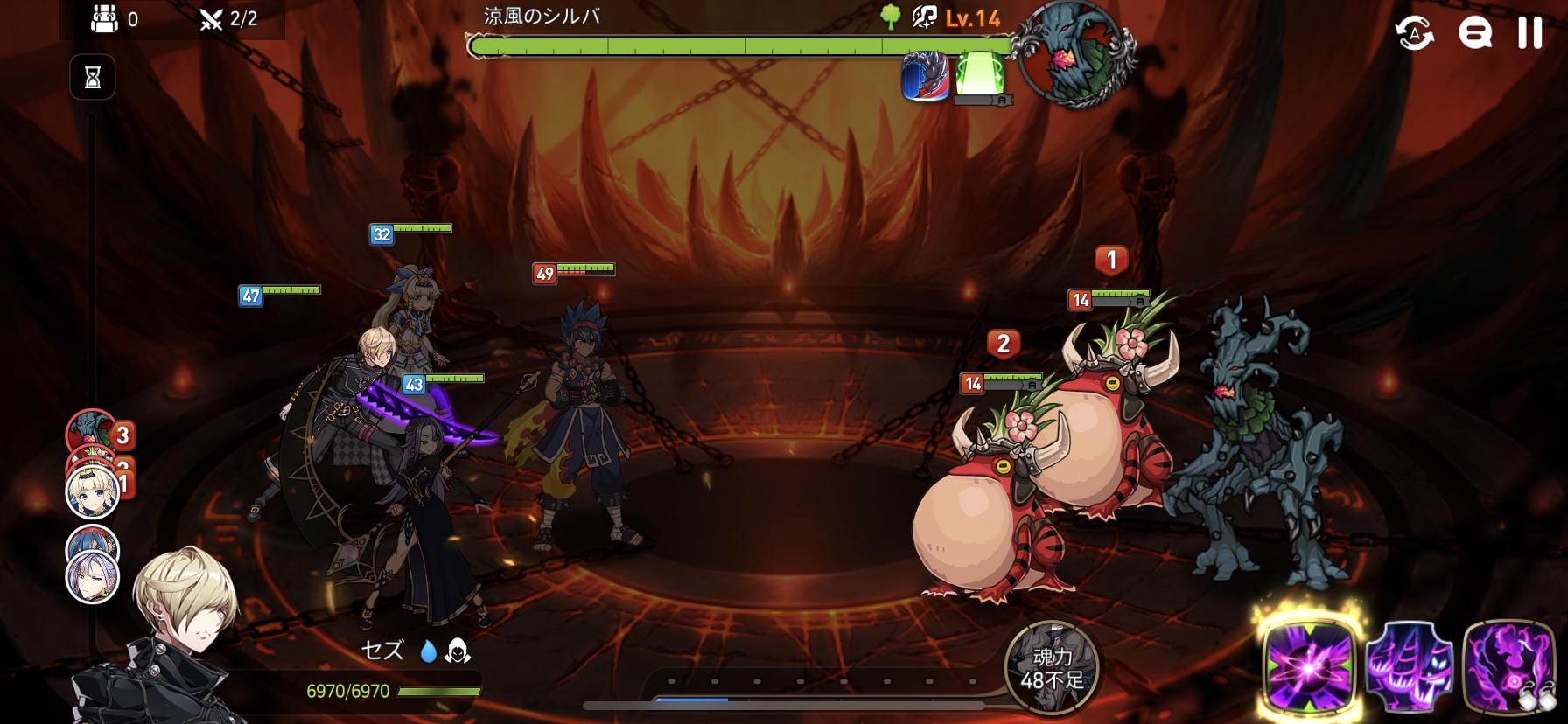Inspect the boss's red-blue claw buff icon
The height and width of the screenshot is (724, 1568).
925,77
